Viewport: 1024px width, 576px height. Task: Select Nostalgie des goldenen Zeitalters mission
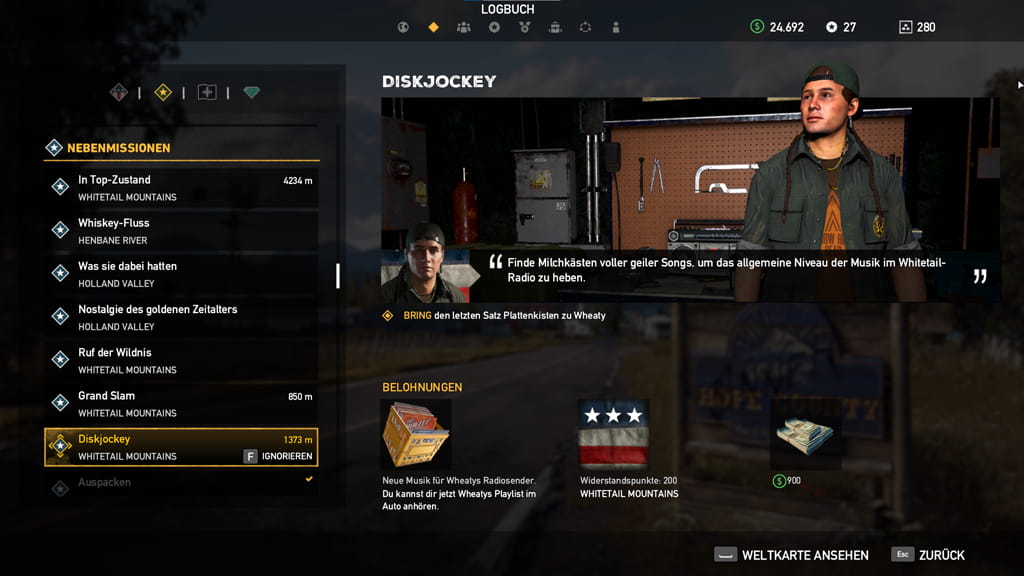[182, 317]
